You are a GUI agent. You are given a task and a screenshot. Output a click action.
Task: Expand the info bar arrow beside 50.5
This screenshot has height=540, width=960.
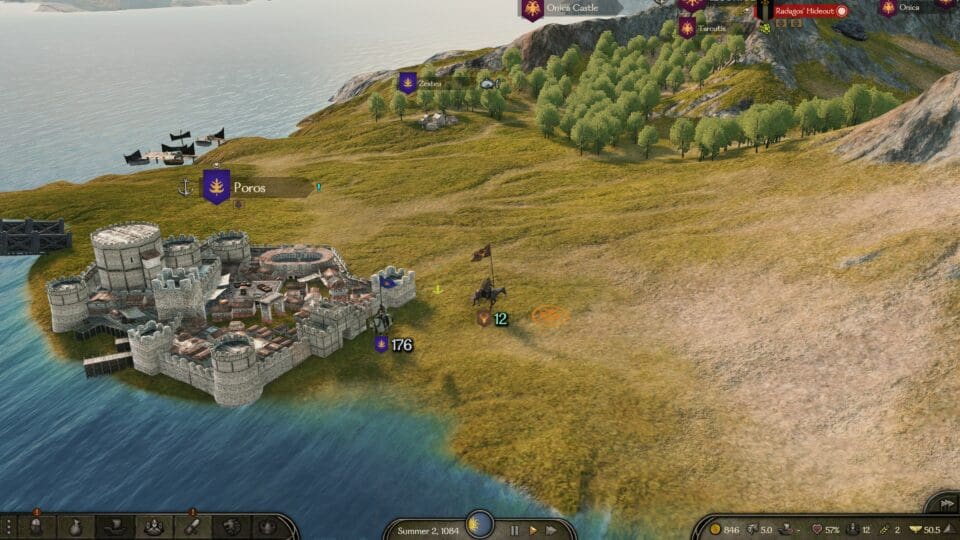click(948, 529)
